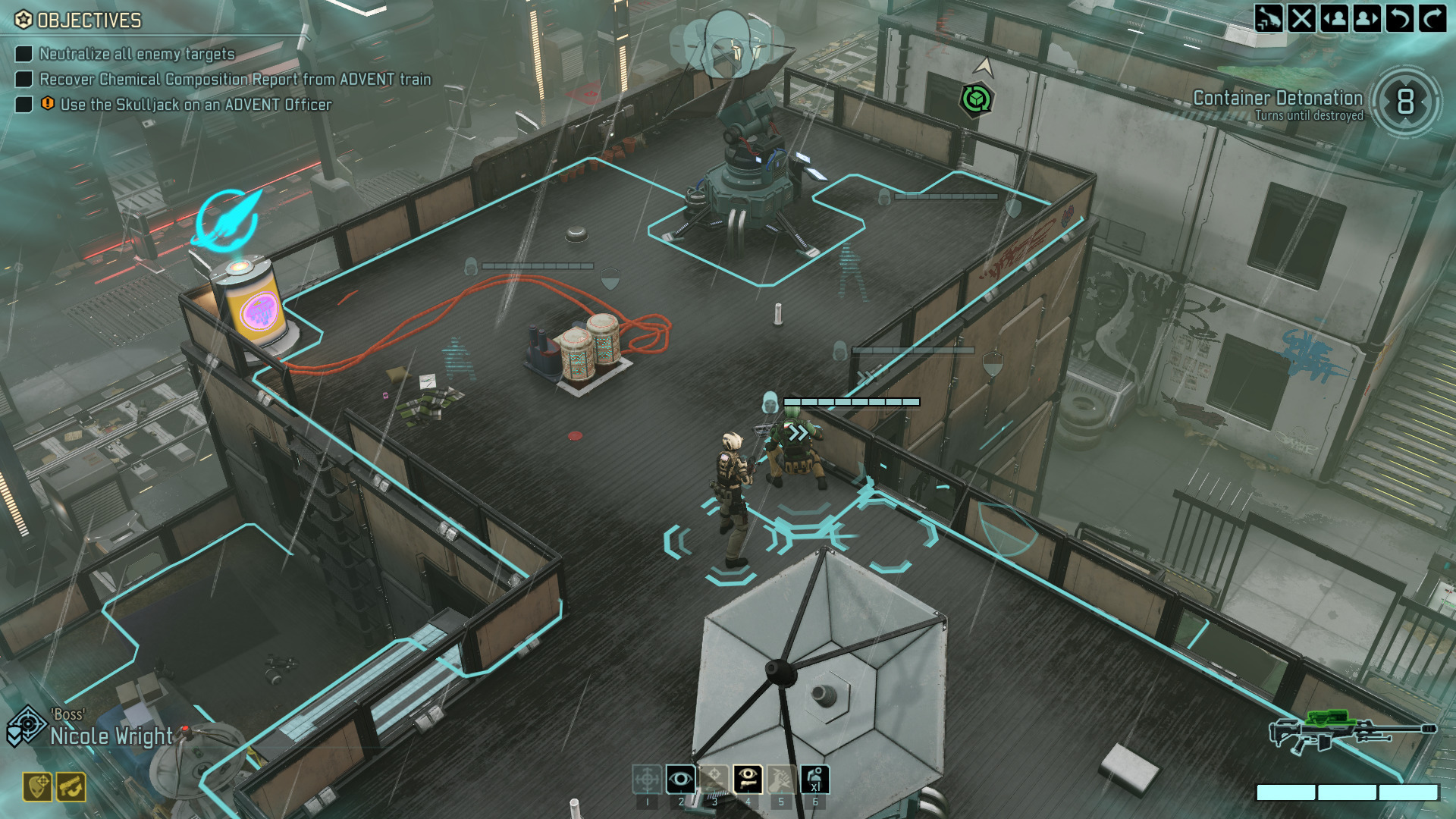Click the Container Detonation turn counter
1456x819 pixels.
click(1405, 102)
